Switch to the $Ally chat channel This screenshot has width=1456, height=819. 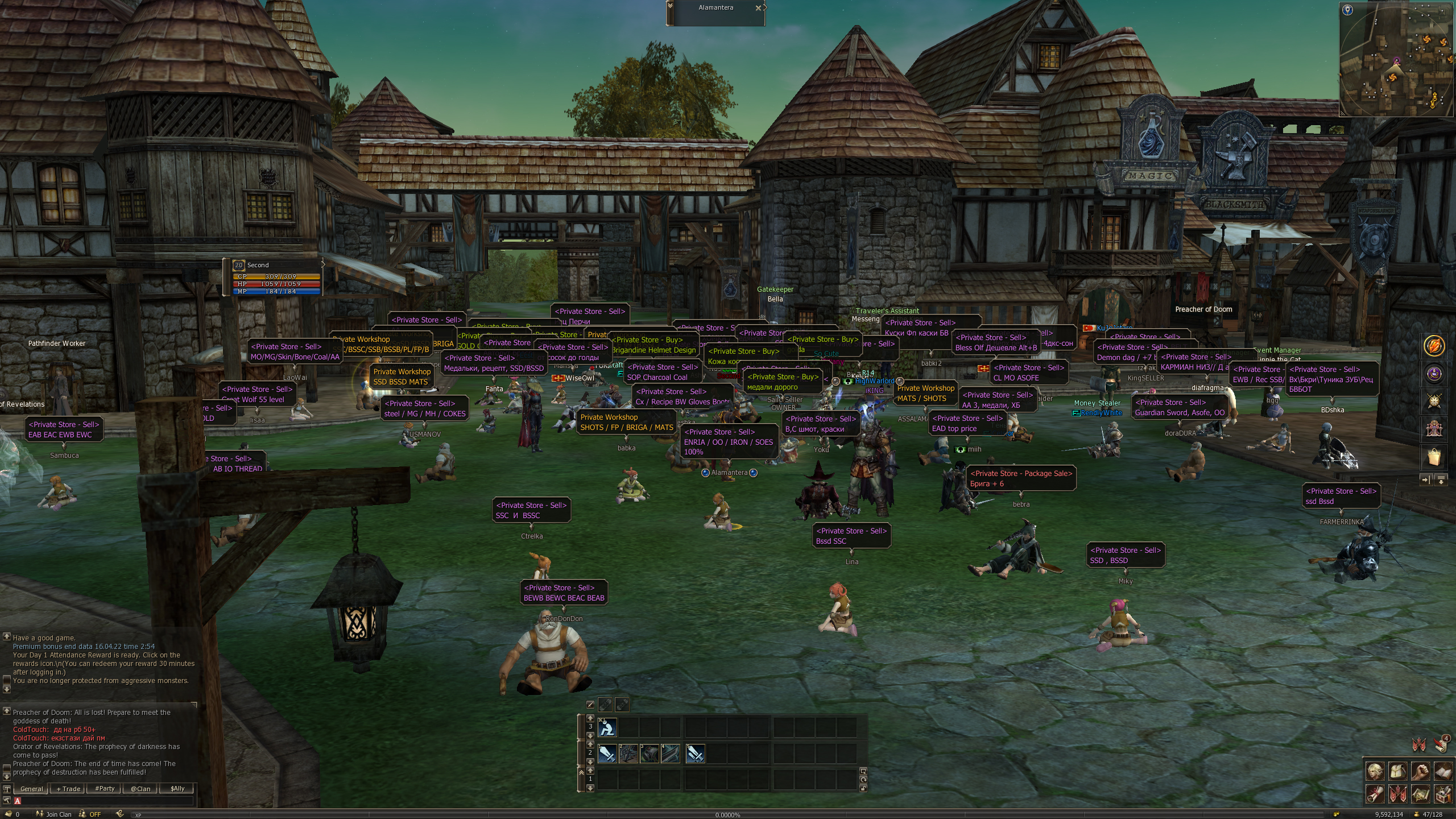coord(177,789)
